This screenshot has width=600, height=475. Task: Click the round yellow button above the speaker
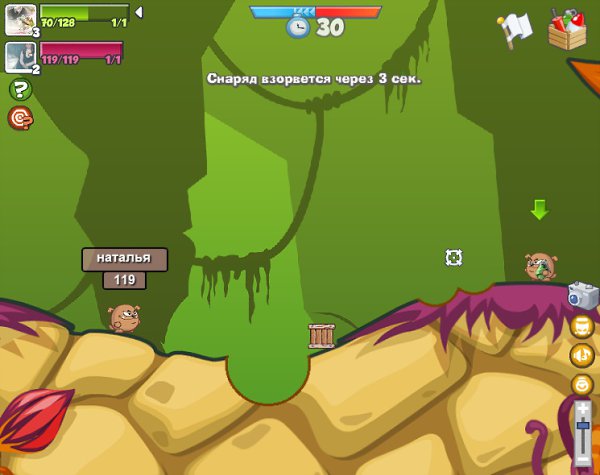click(582, 325)
